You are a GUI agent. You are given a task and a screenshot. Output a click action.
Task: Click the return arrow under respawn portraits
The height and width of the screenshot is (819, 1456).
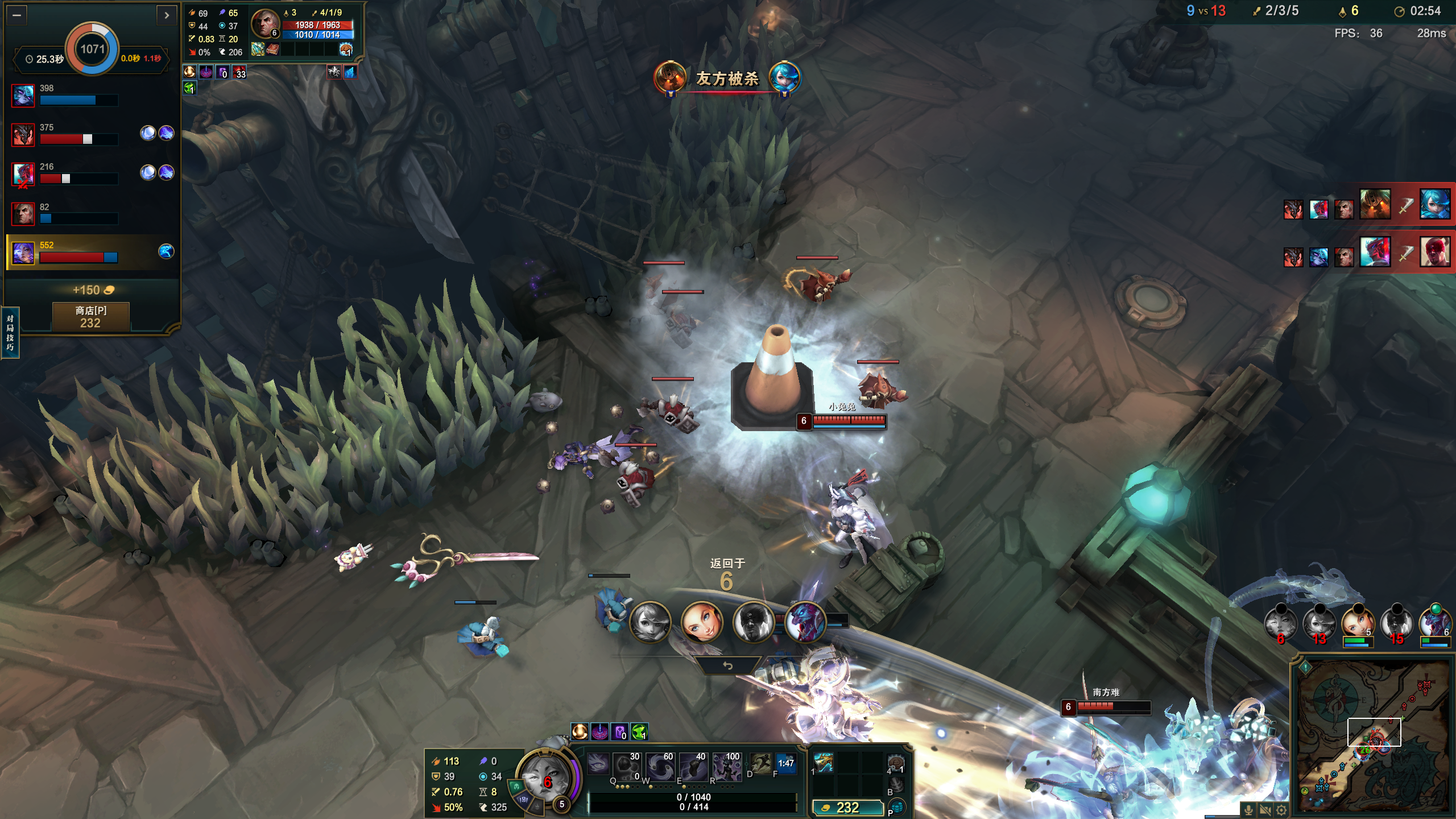click(x=727, y=665)
